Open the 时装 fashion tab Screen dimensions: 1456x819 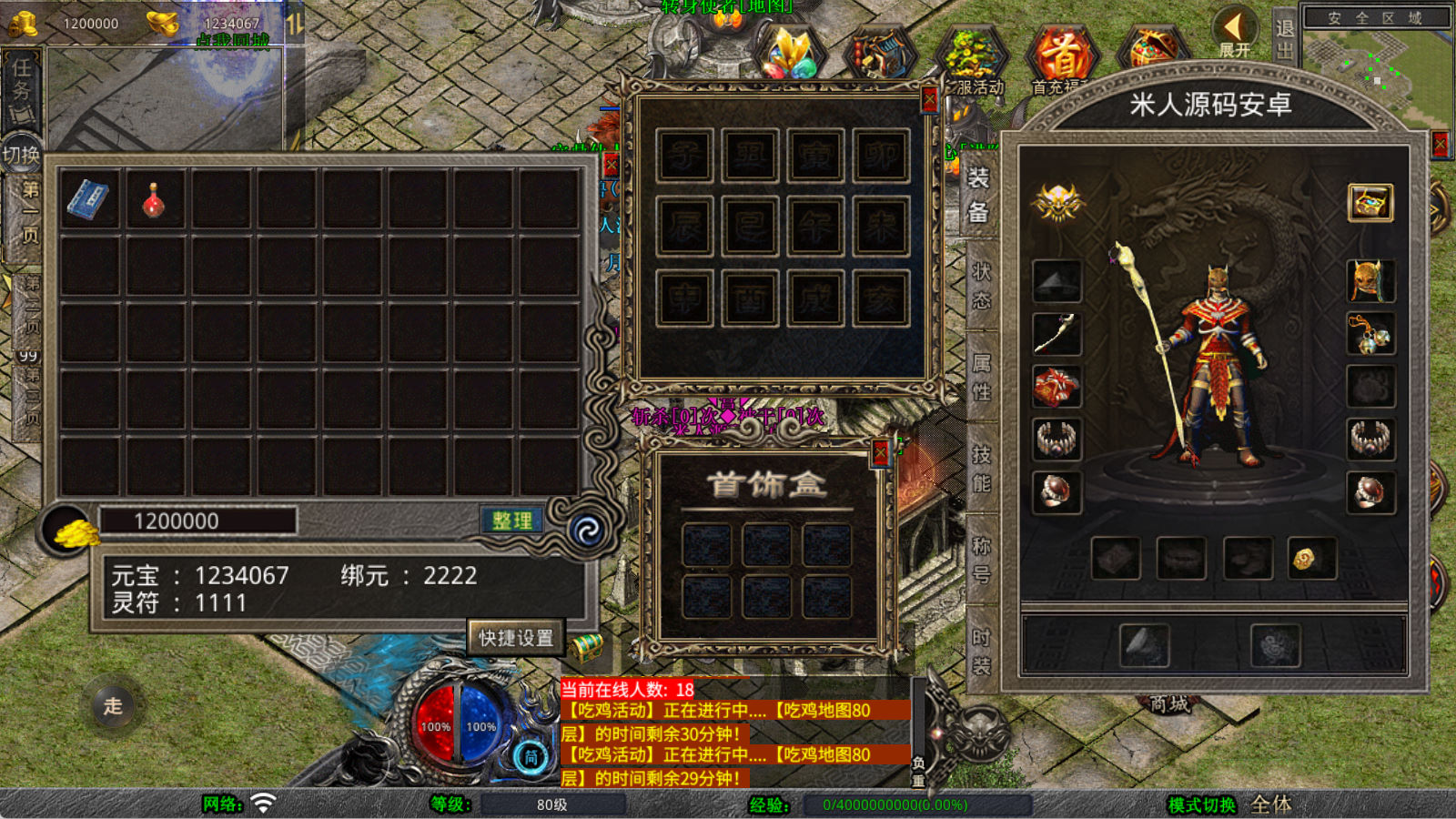click(x=981, y=651)
